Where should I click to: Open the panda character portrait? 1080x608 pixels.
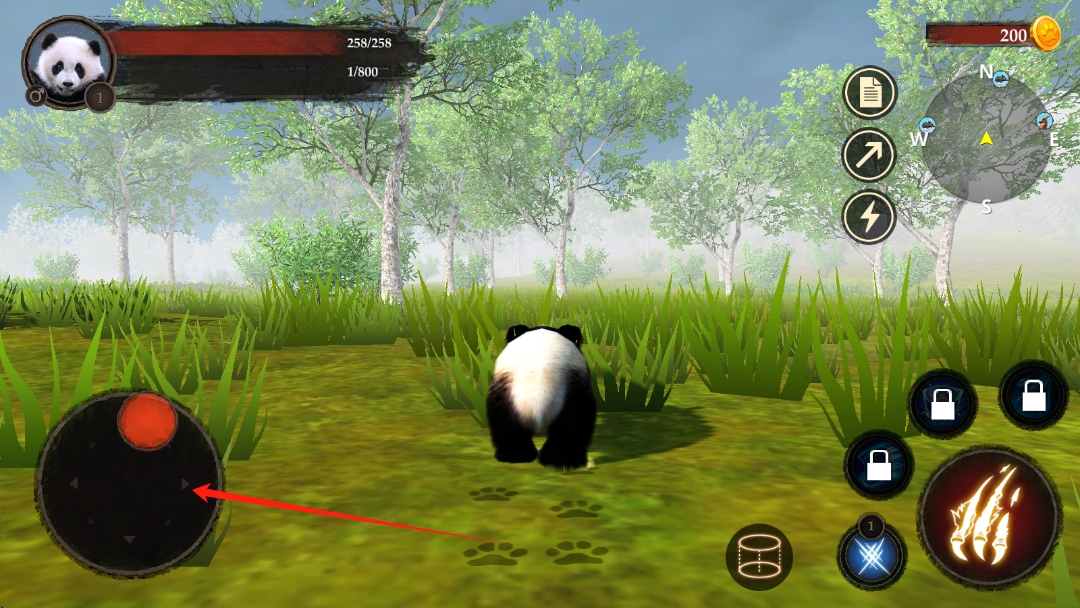coord(68,62)
